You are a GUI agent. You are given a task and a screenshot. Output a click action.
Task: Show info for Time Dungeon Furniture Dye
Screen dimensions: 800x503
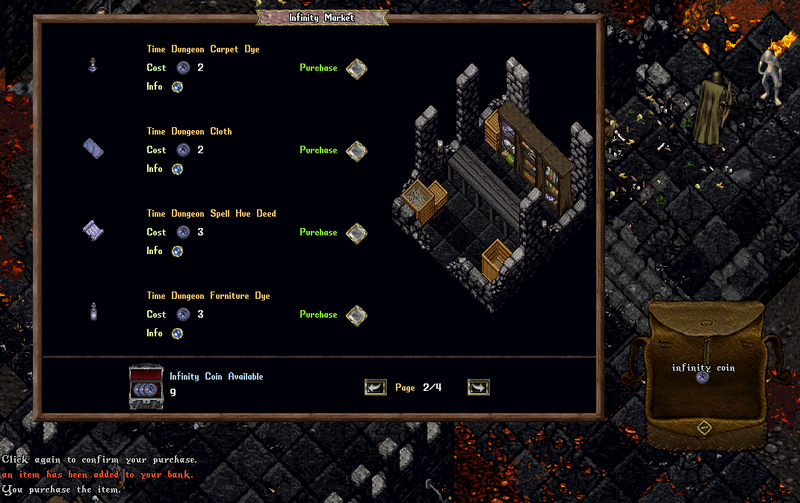coord(177,333)
